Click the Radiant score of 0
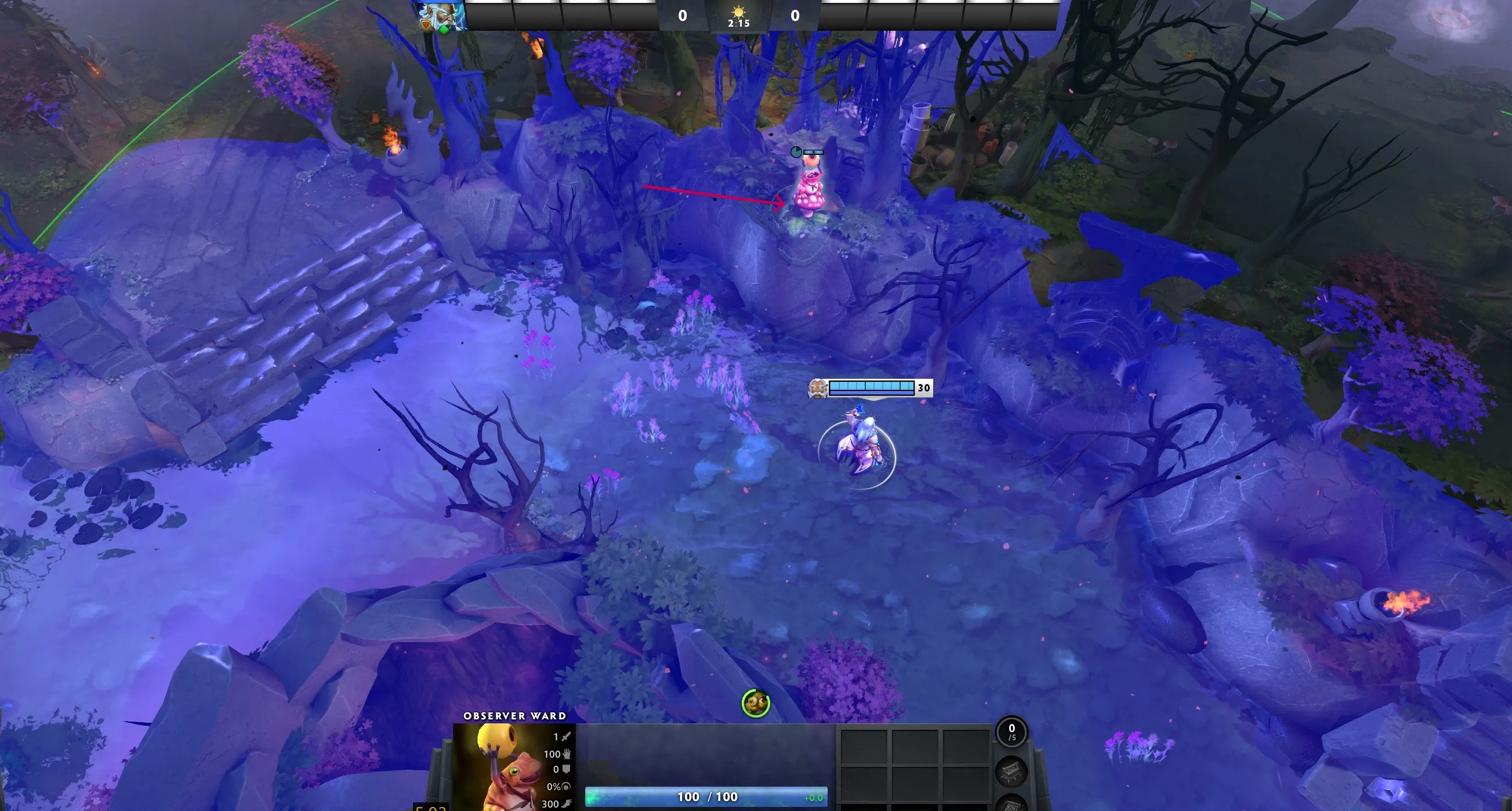 tap(682, 16)
